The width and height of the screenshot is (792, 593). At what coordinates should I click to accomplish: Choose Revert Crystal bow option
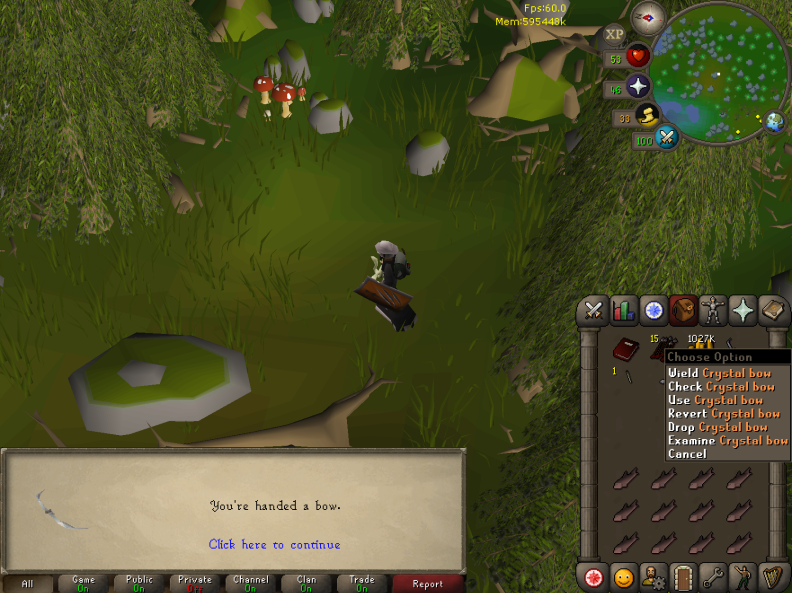[x=723, y=413]
